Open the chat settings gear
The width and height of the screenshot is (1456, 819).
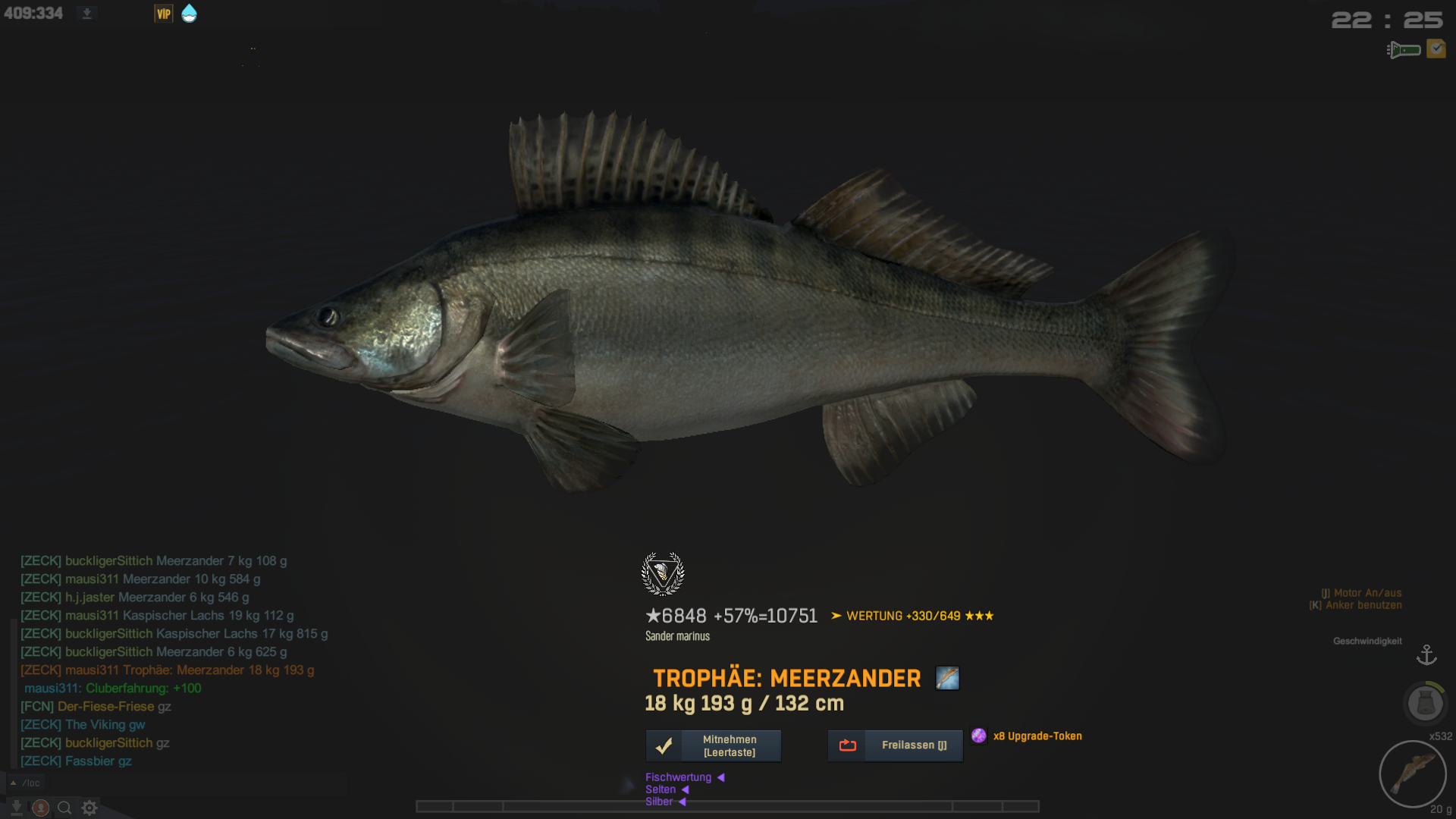pyautogui.click(x=89, y=808)
